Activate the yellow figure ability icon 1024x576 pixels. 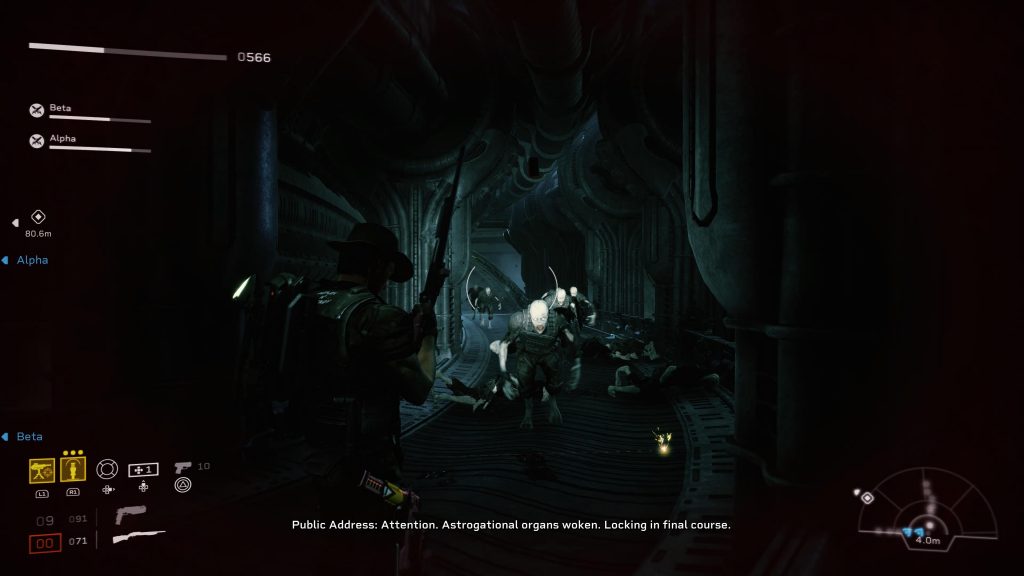coord(72,470)
